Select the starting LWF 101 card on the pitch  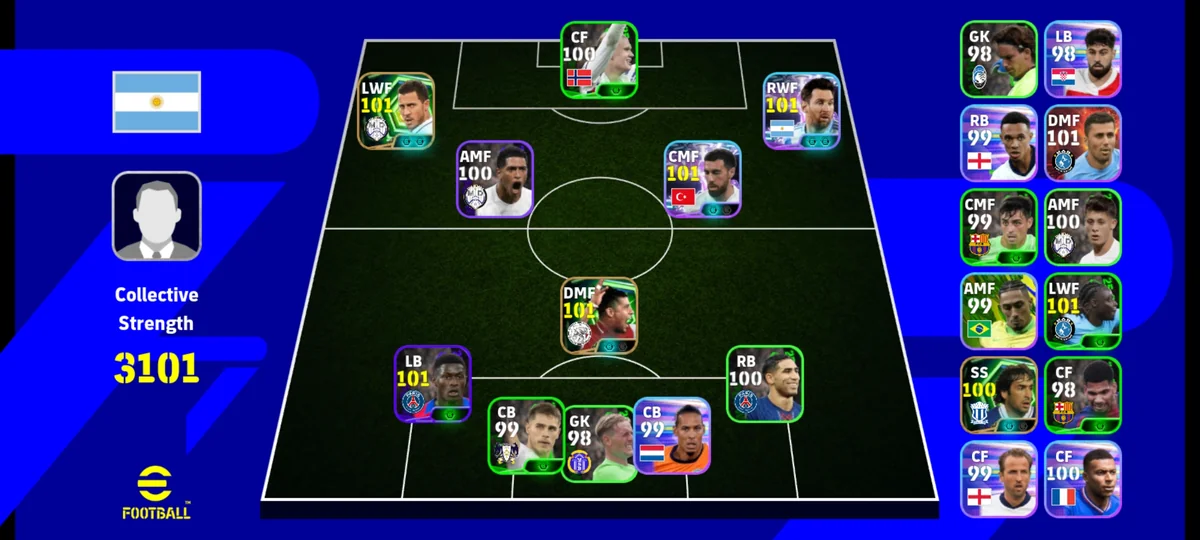396,111
